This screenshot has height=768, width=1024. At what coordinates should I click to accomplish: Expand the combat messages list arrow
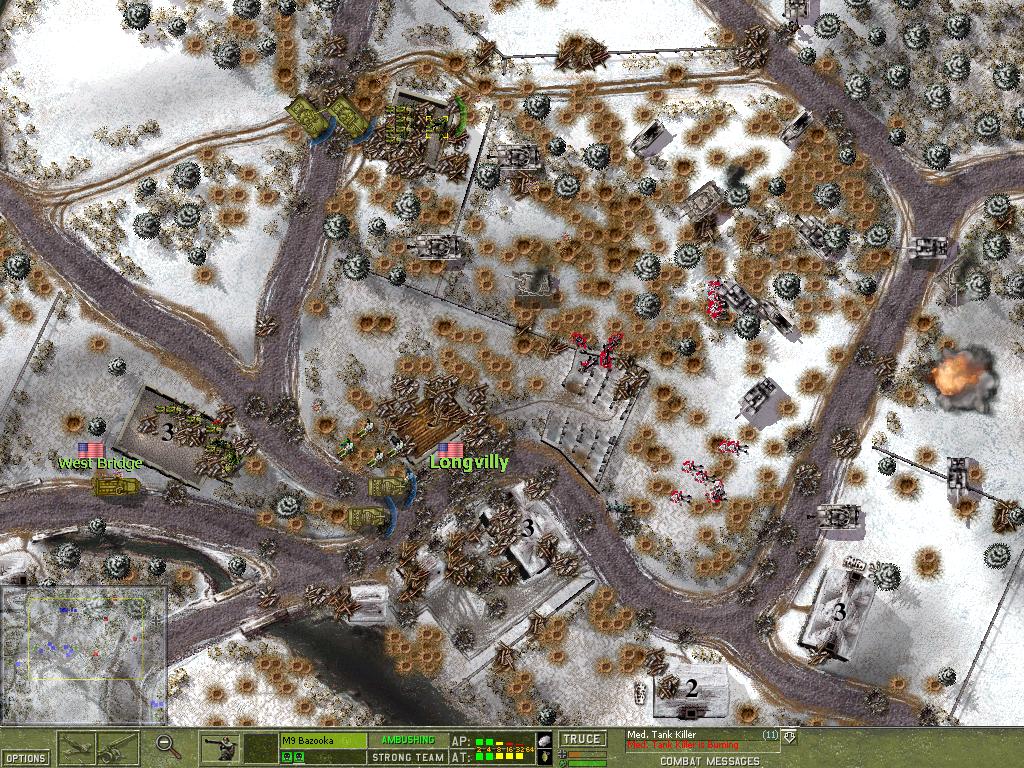790,737
